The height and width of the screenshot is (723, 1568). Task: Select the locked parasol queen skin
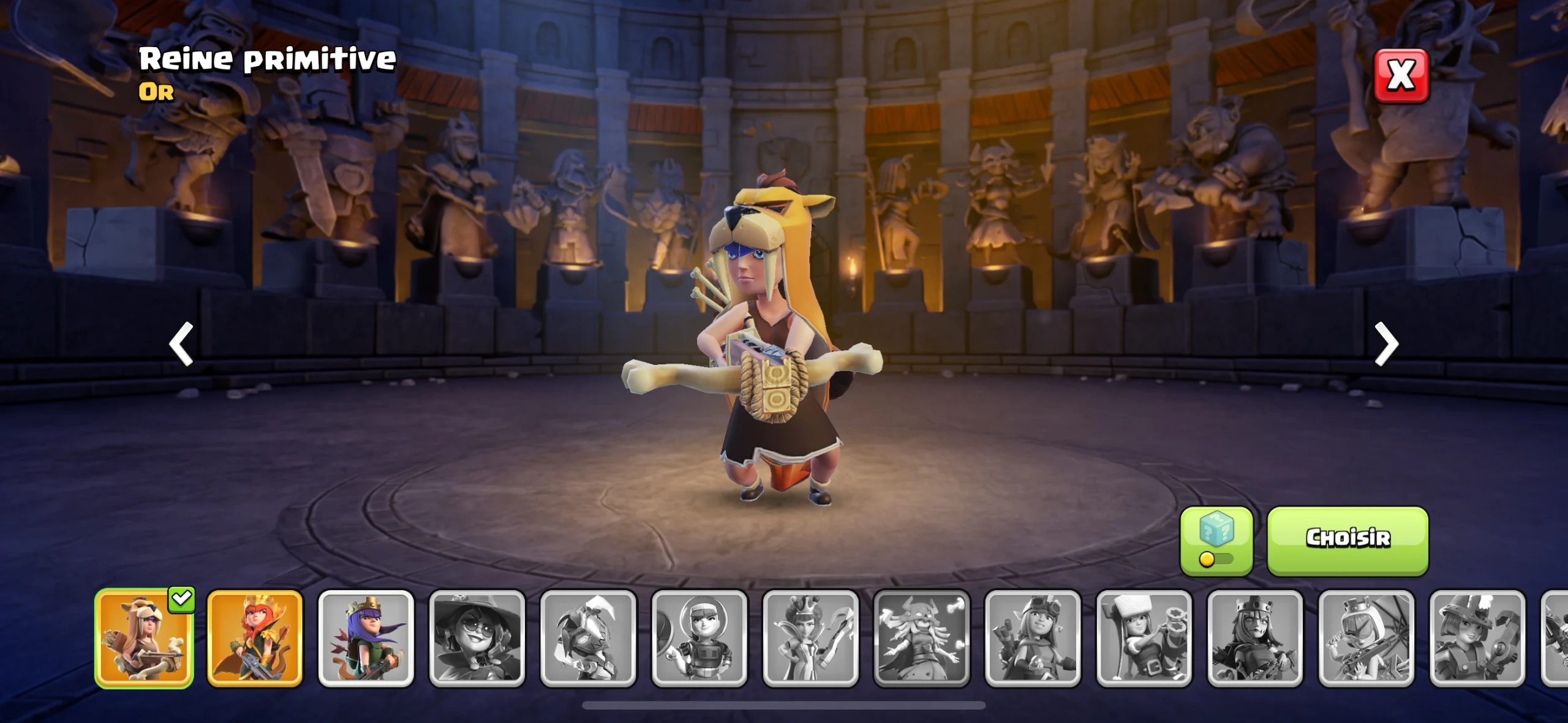(1366, 638)
